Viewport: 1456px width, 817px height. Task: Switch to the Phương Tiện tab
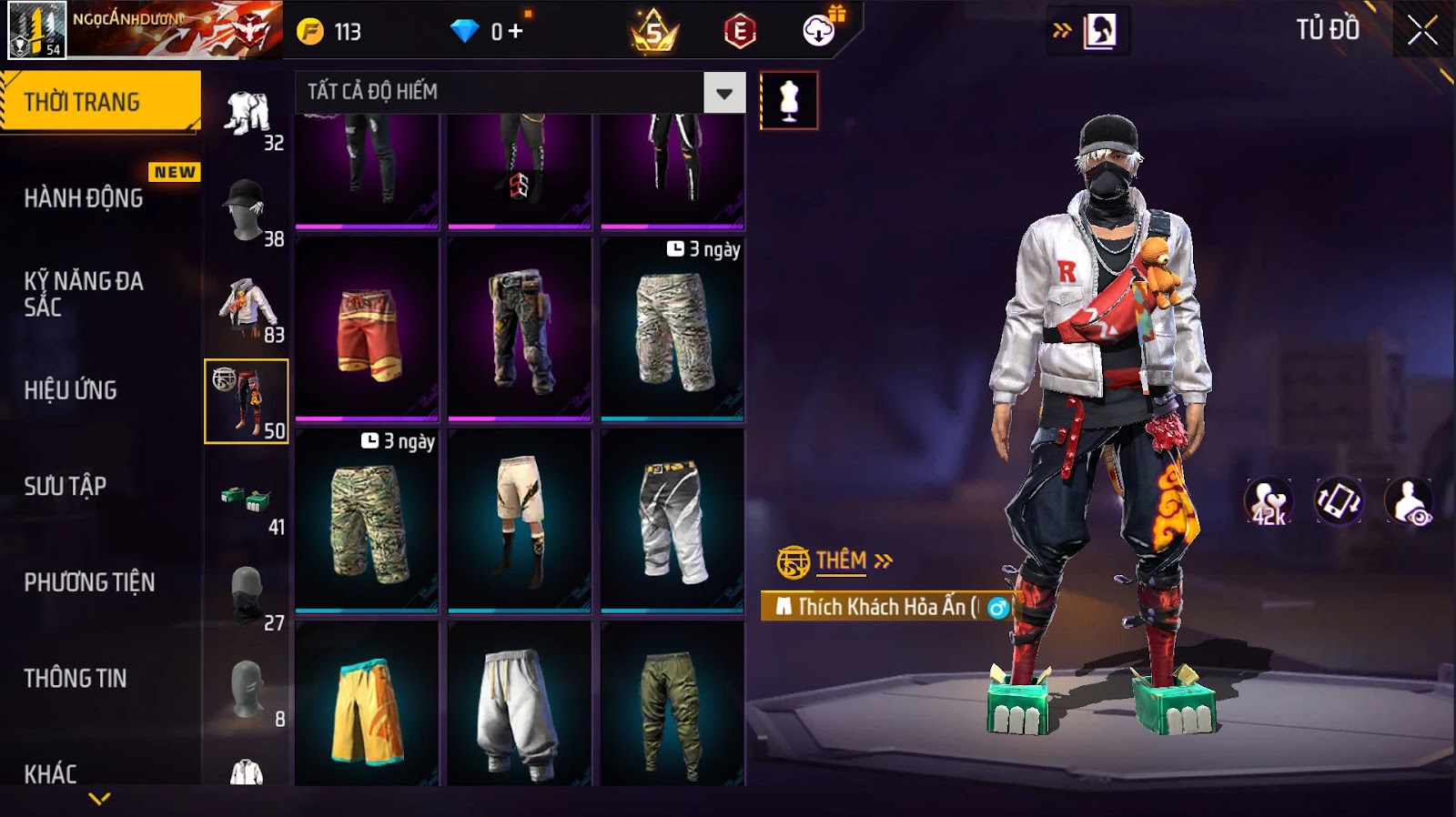pyautogui.click(x=89, y=582)
